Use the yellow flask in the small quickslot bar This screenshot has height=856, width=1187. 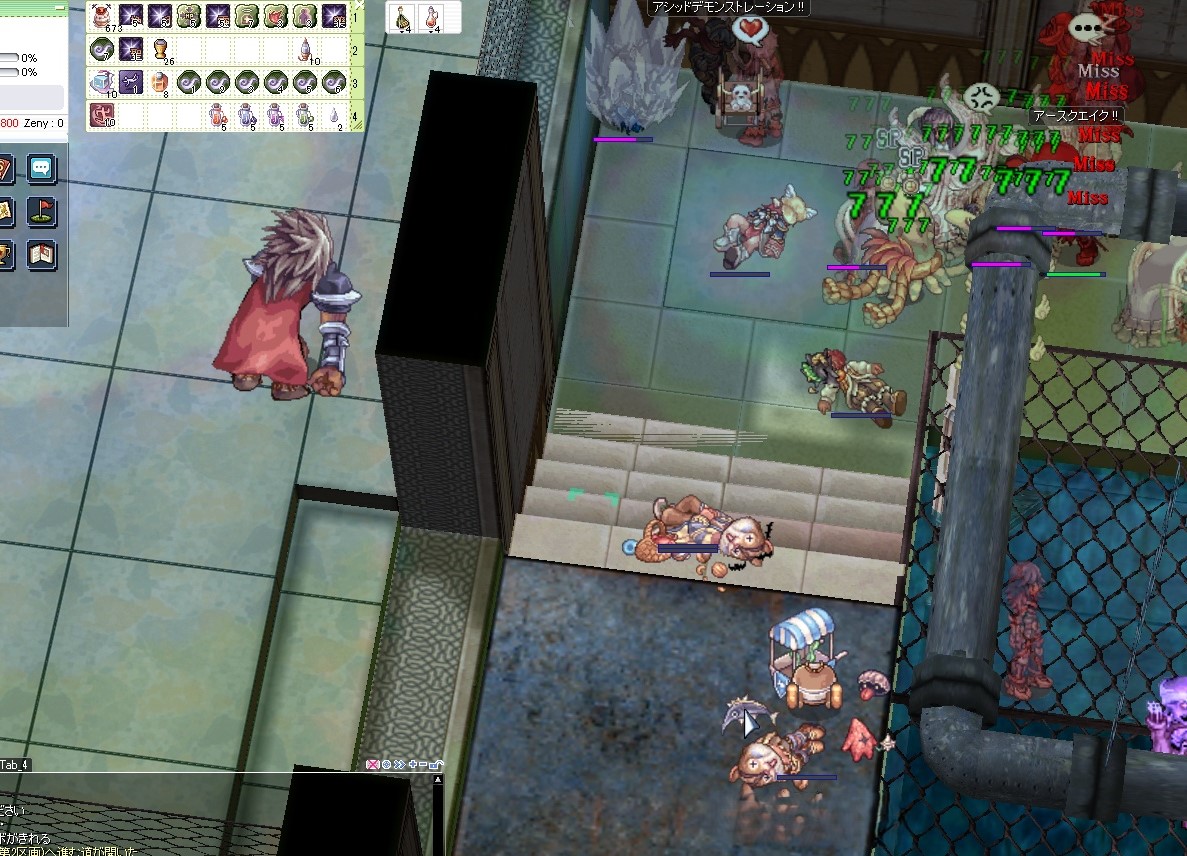pos(403,17)
